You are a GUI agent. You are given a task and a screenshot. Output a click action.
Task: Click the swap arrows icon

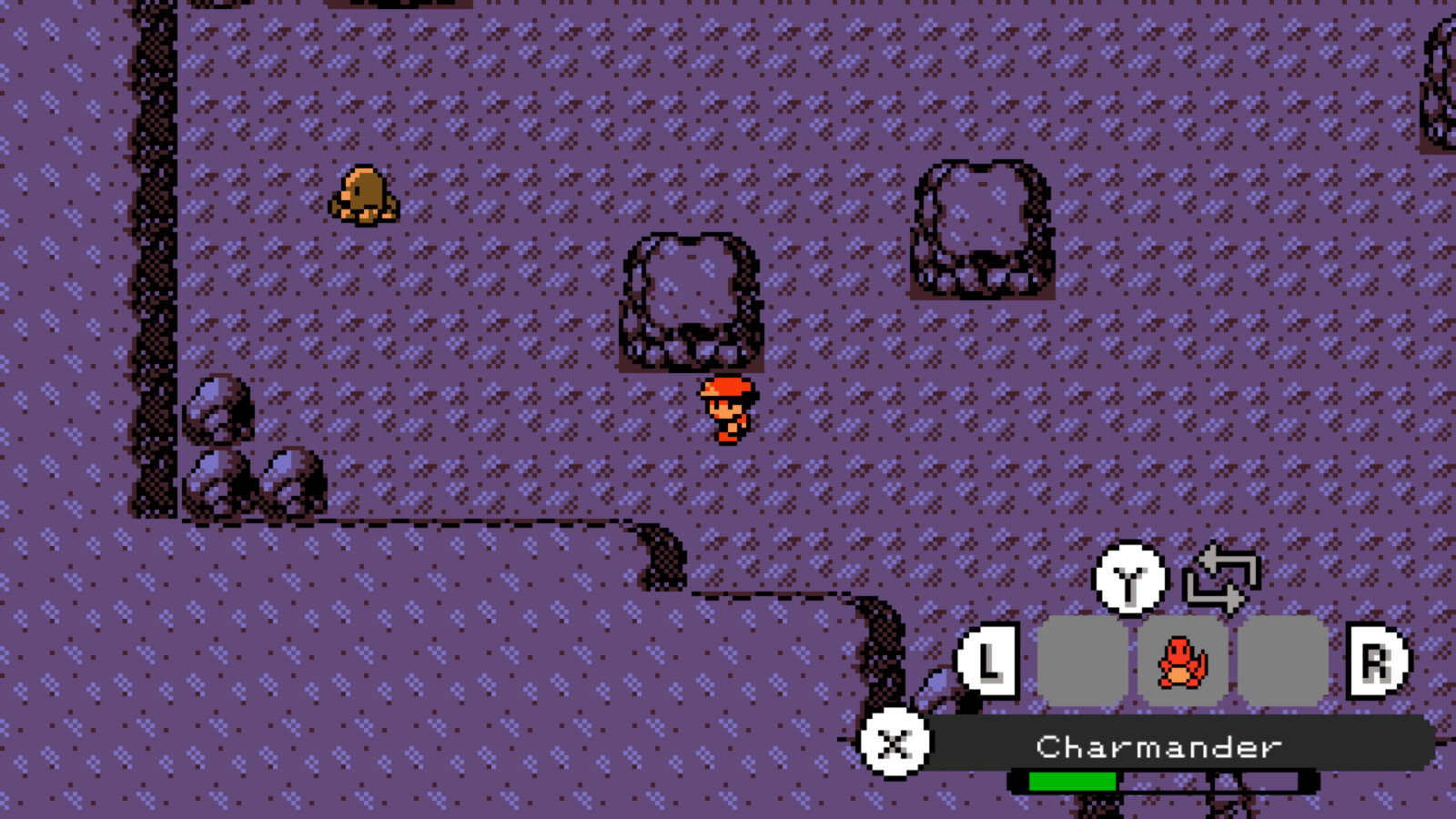(x=1221, y=578)
